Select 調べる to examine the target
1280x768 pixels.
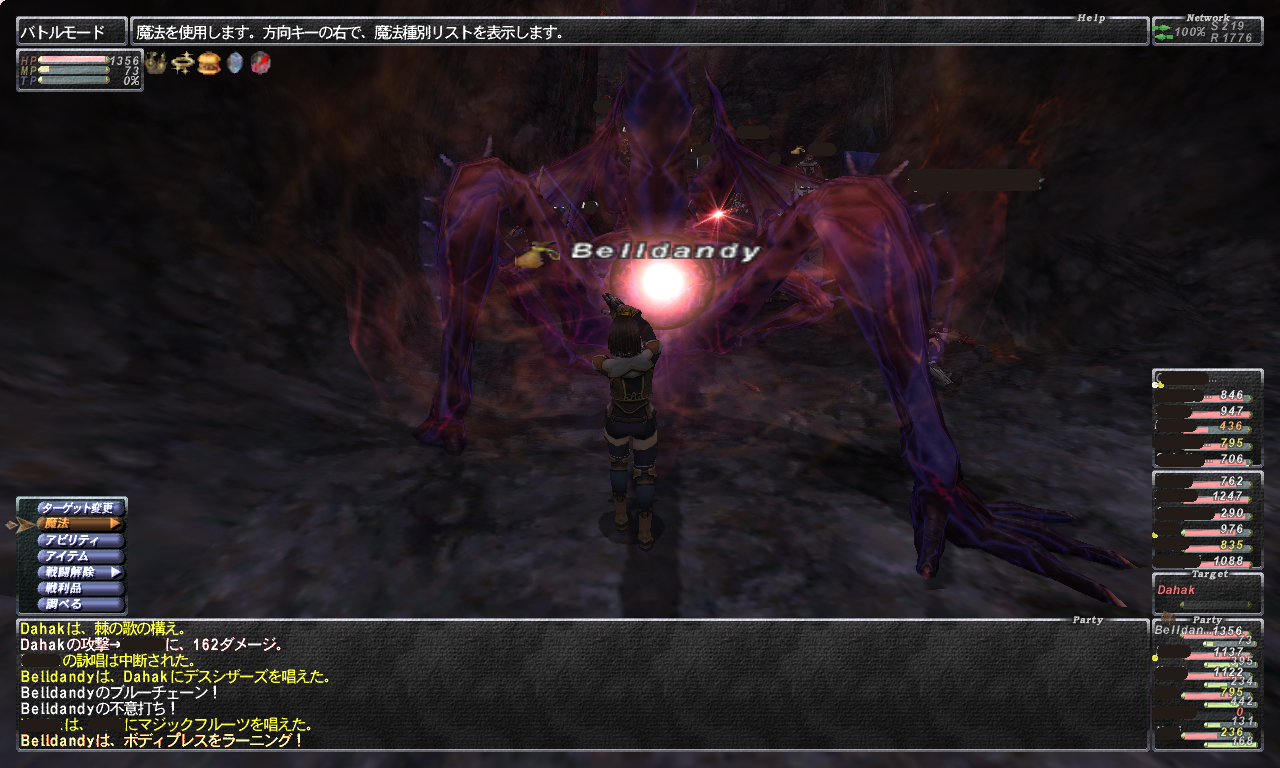coord(79,604)
